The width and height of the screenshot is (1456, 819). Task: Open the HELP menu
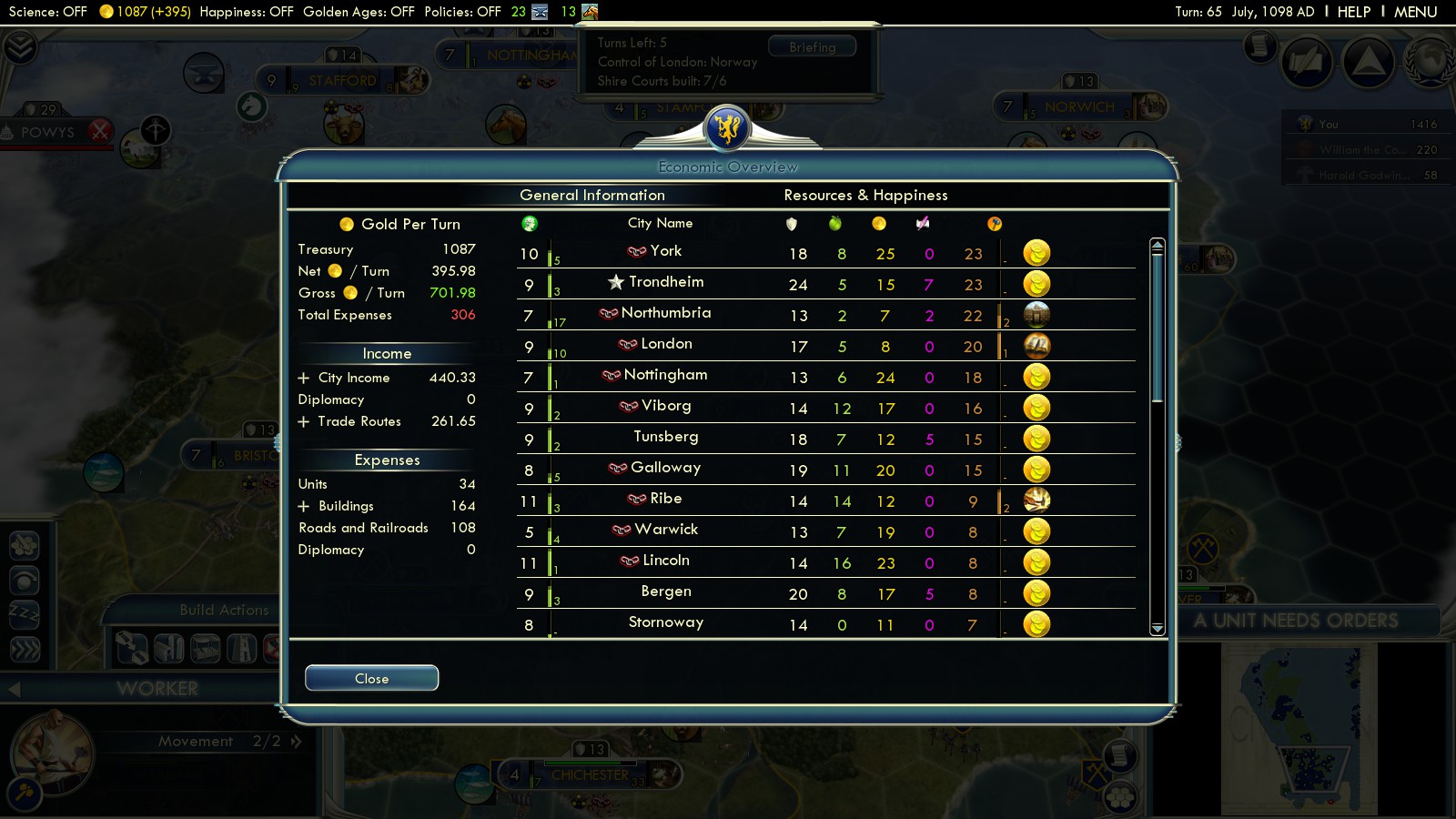[1353, 12]
